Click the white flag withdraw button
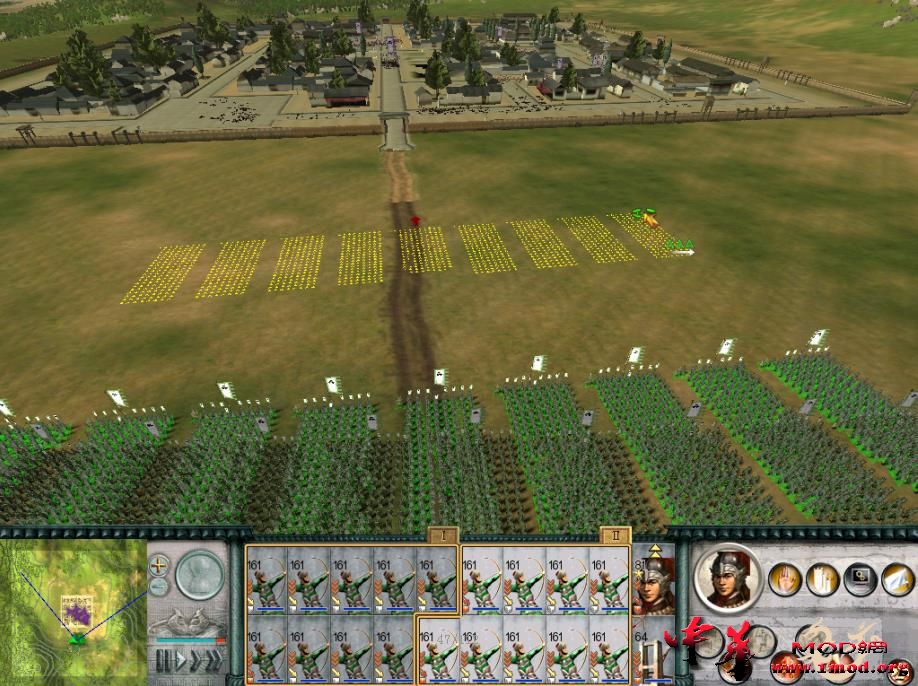The height and width of the screenshot is (686, 918). (896, 578)
